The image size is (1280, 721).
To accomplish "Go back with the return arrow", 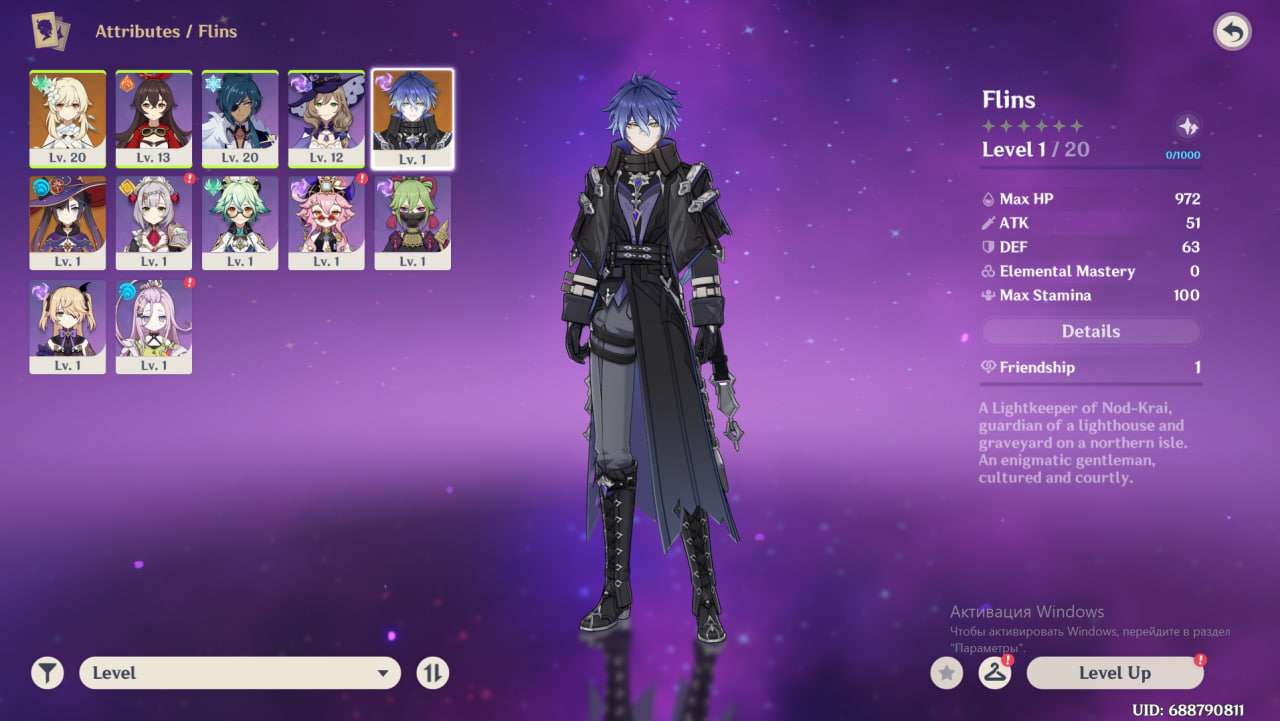I will (x=1232, y=32).
